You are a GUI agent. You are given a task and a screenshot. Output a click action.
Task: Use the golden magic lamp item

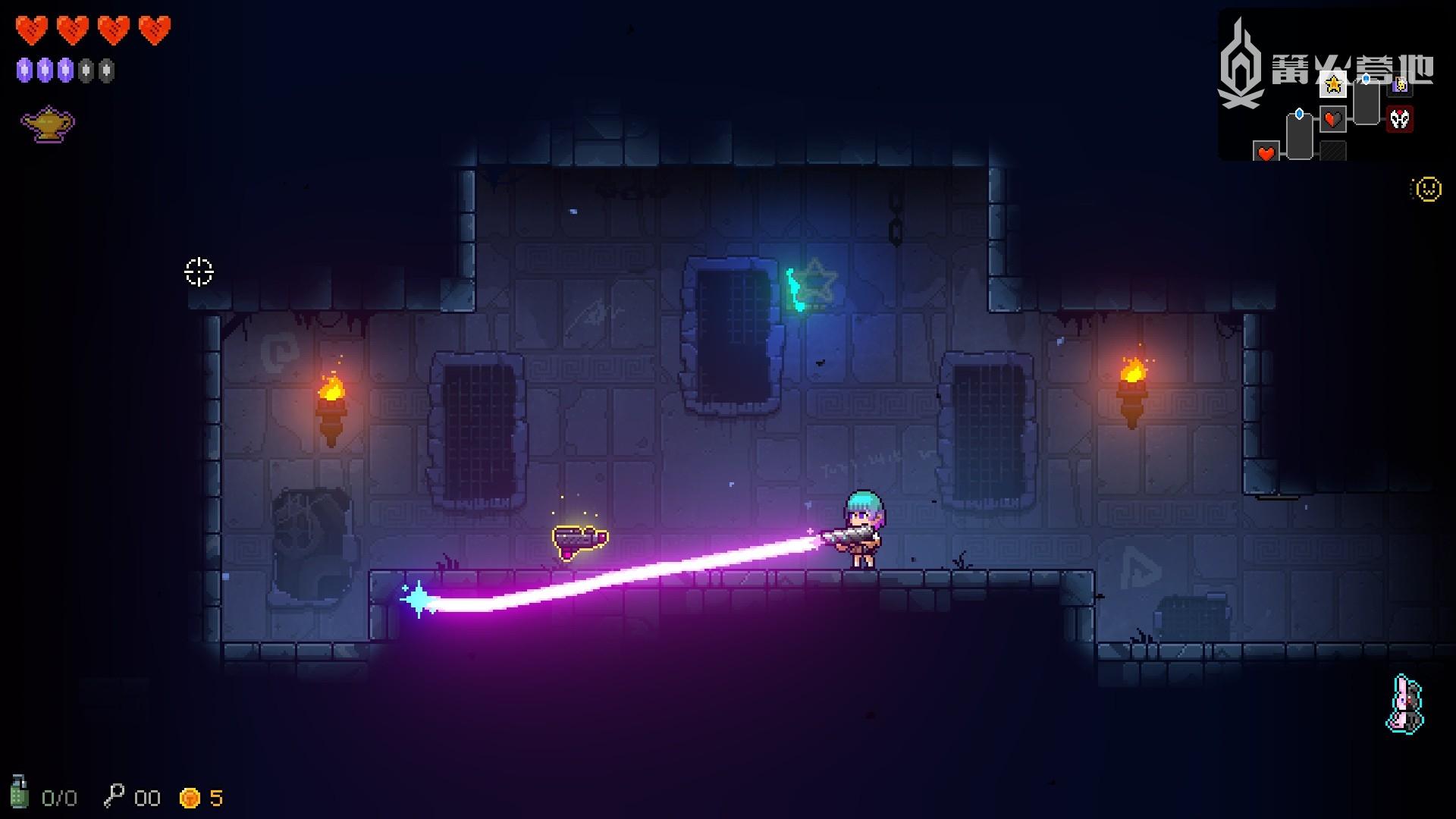click(48, 124)
